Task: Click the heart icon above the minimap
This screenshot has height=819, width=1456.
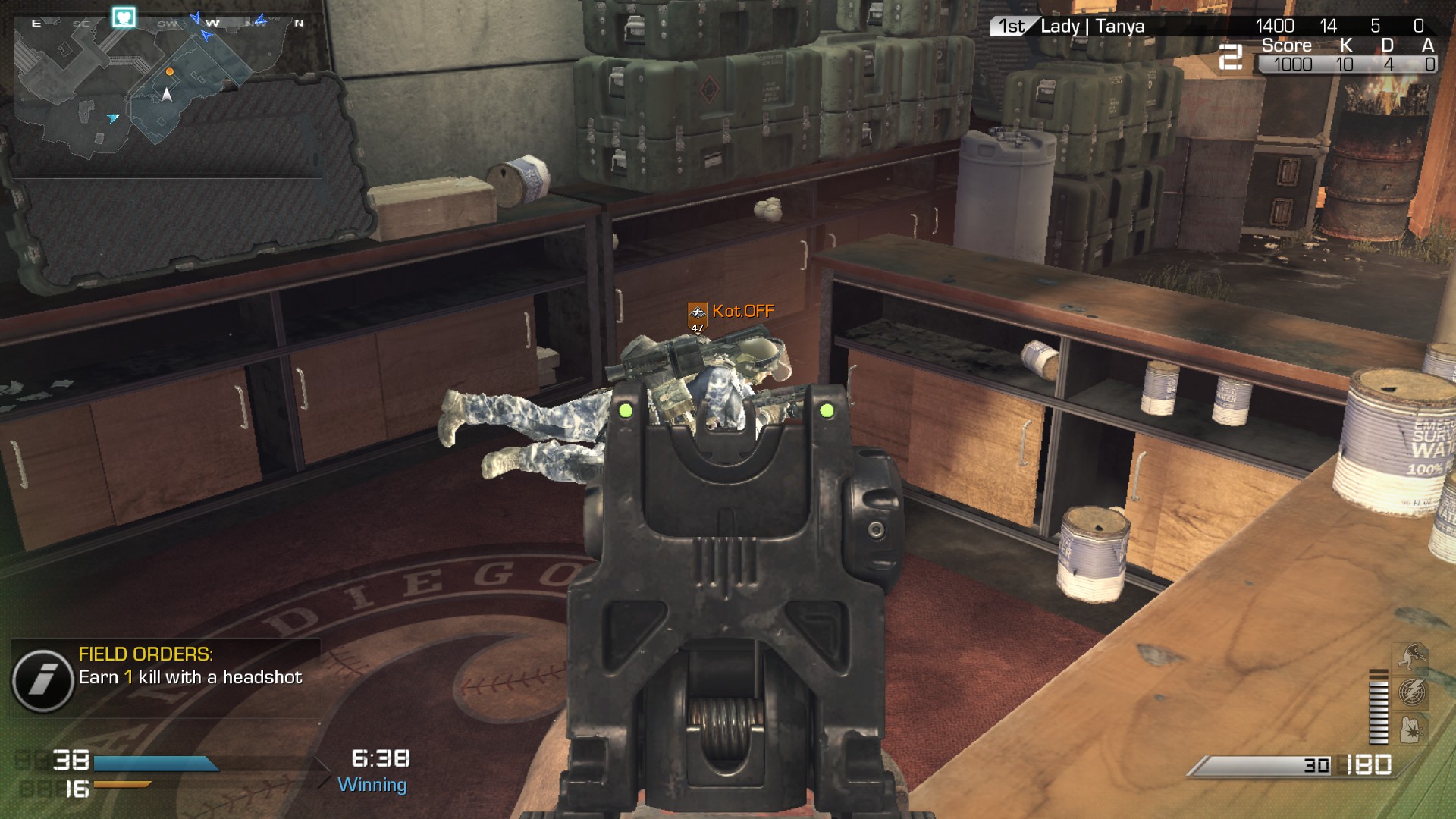Action: pyautogui.click(x=124, y=17)
